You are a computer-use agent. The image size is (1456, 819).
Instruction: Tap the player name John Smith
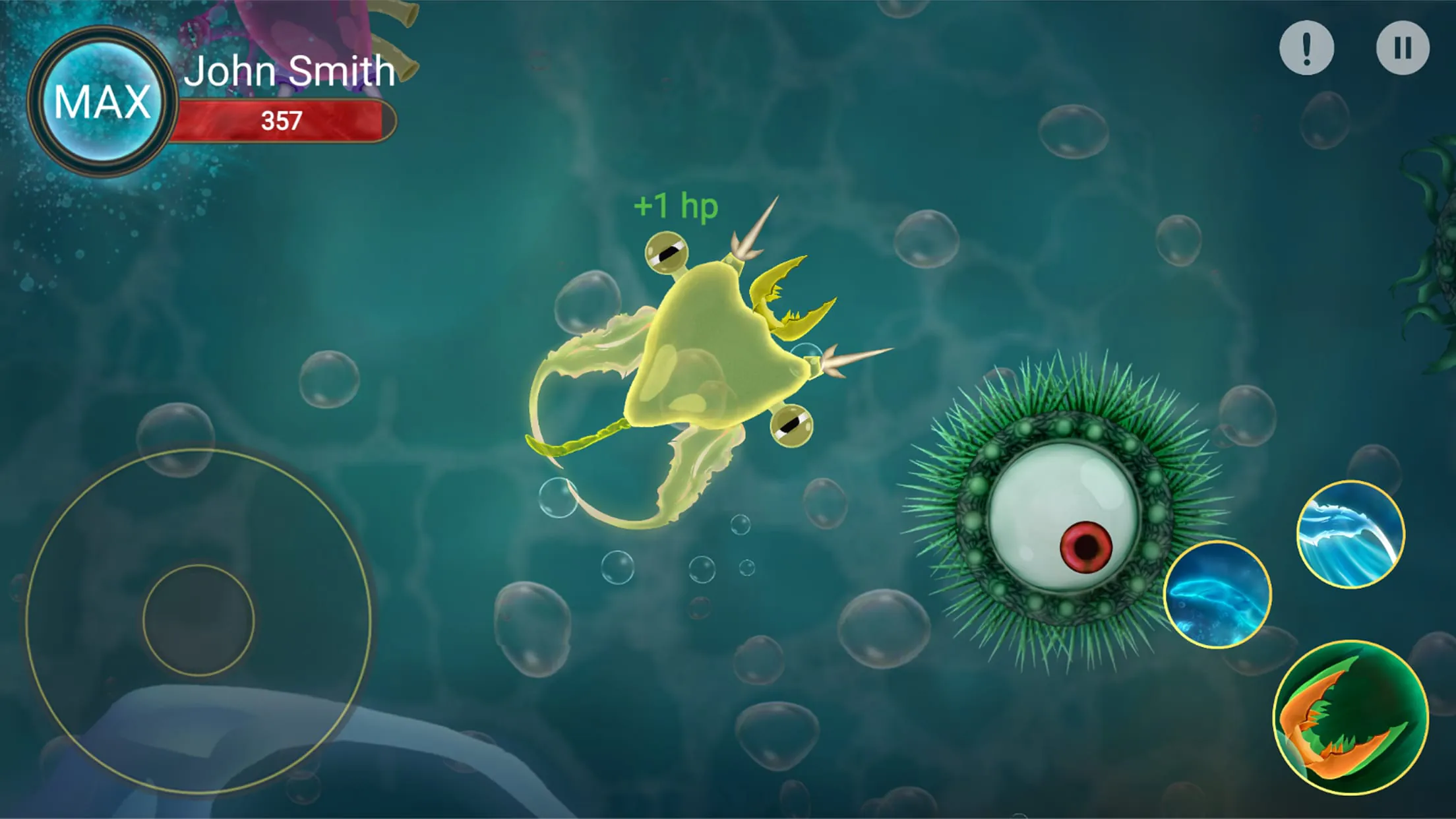pyautogui.click(x=292, y=71)
